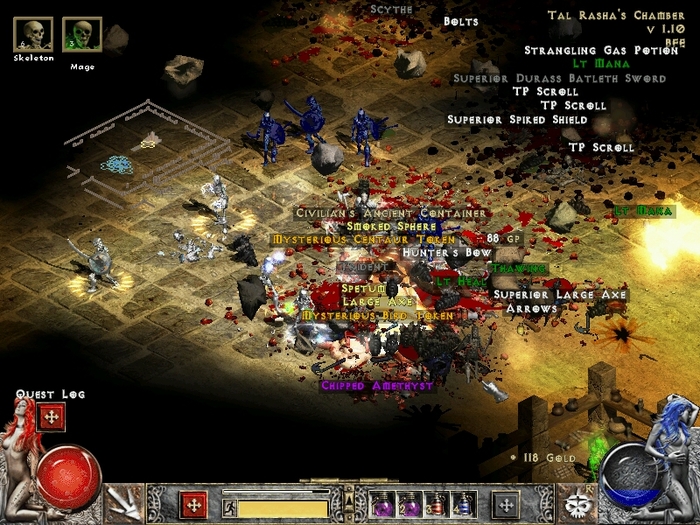Screen dimensions: 700x525
Task: Pick up the Hunter's Bow label
Action: pyautogui.click(x=447, y=254)
